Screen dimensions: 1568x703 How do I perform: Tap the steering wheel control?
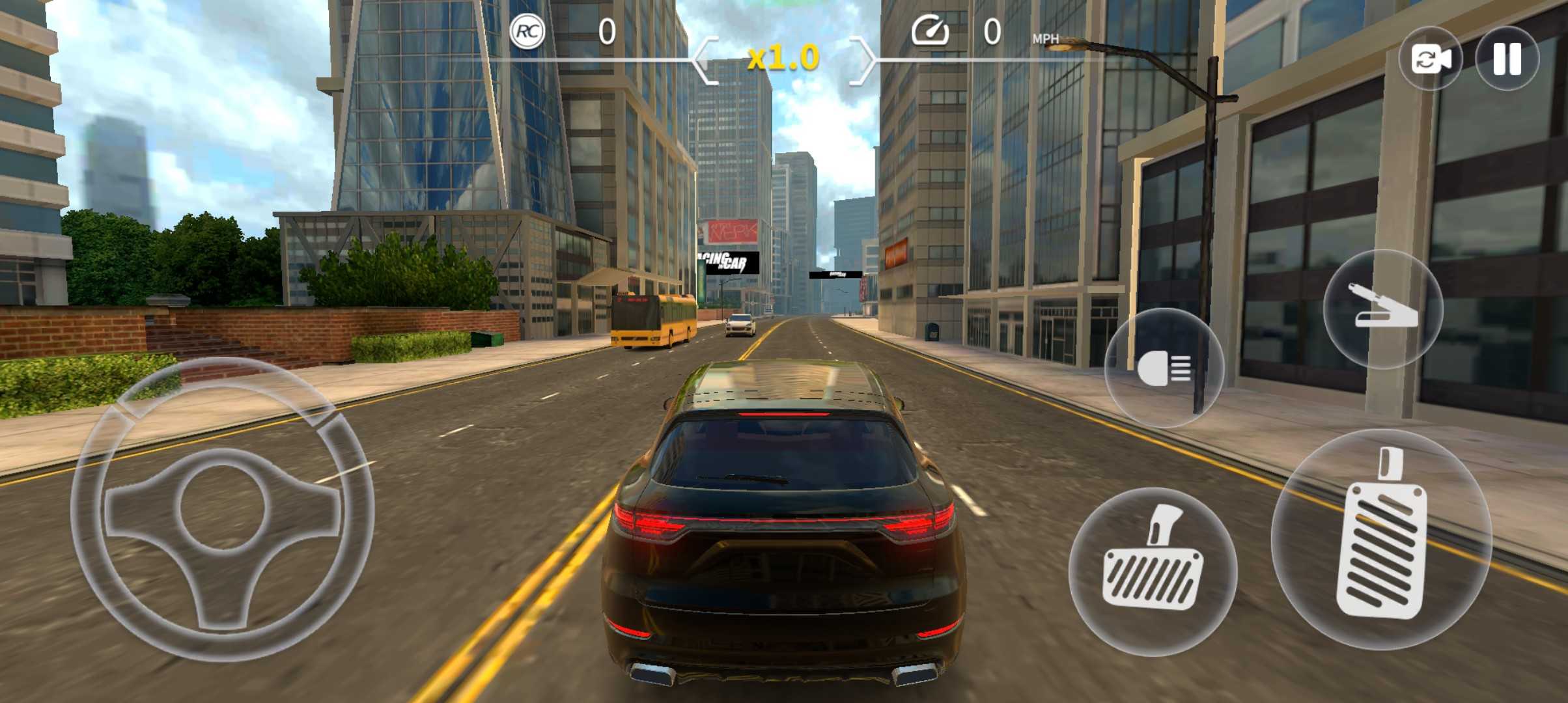(222, 509)
